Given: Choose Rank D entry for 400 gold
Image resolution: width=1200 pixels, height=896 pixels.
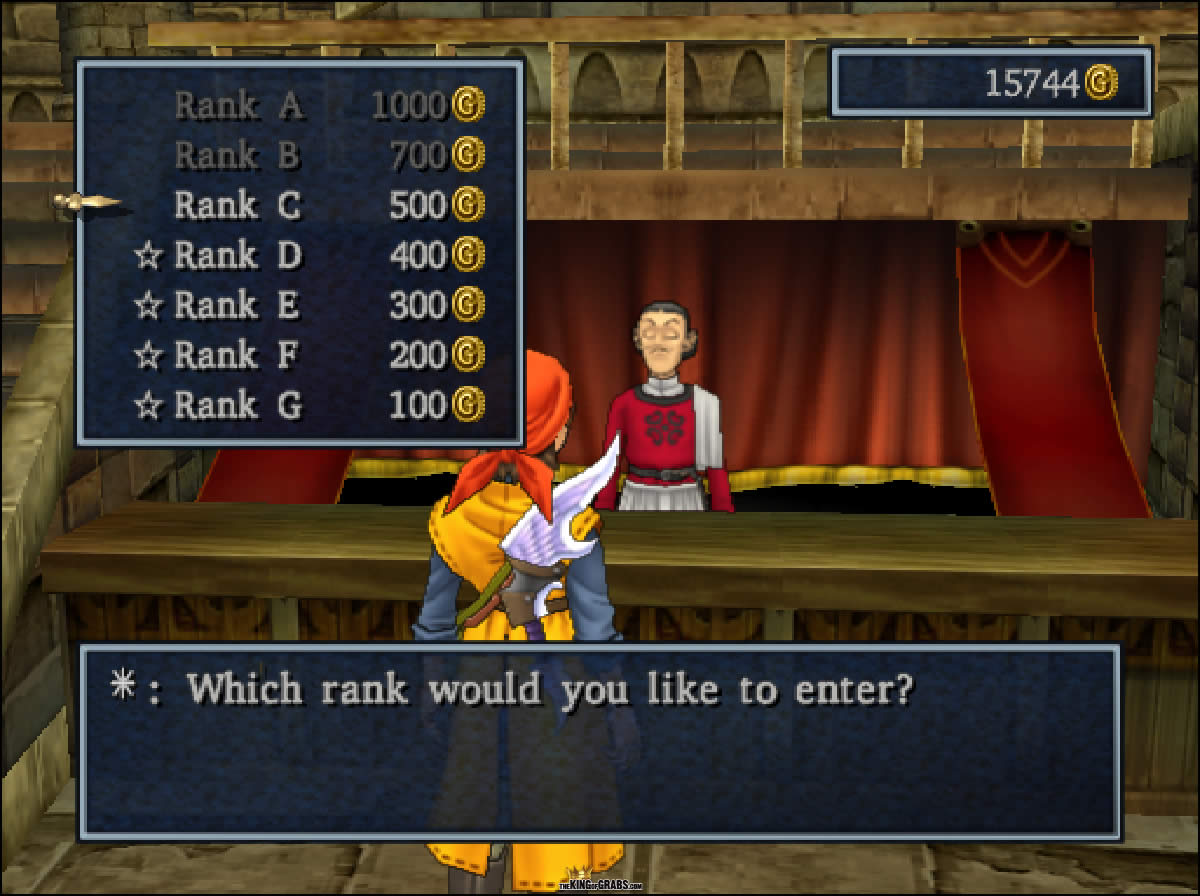Looking at the screenshot, I should pos(238,255).
